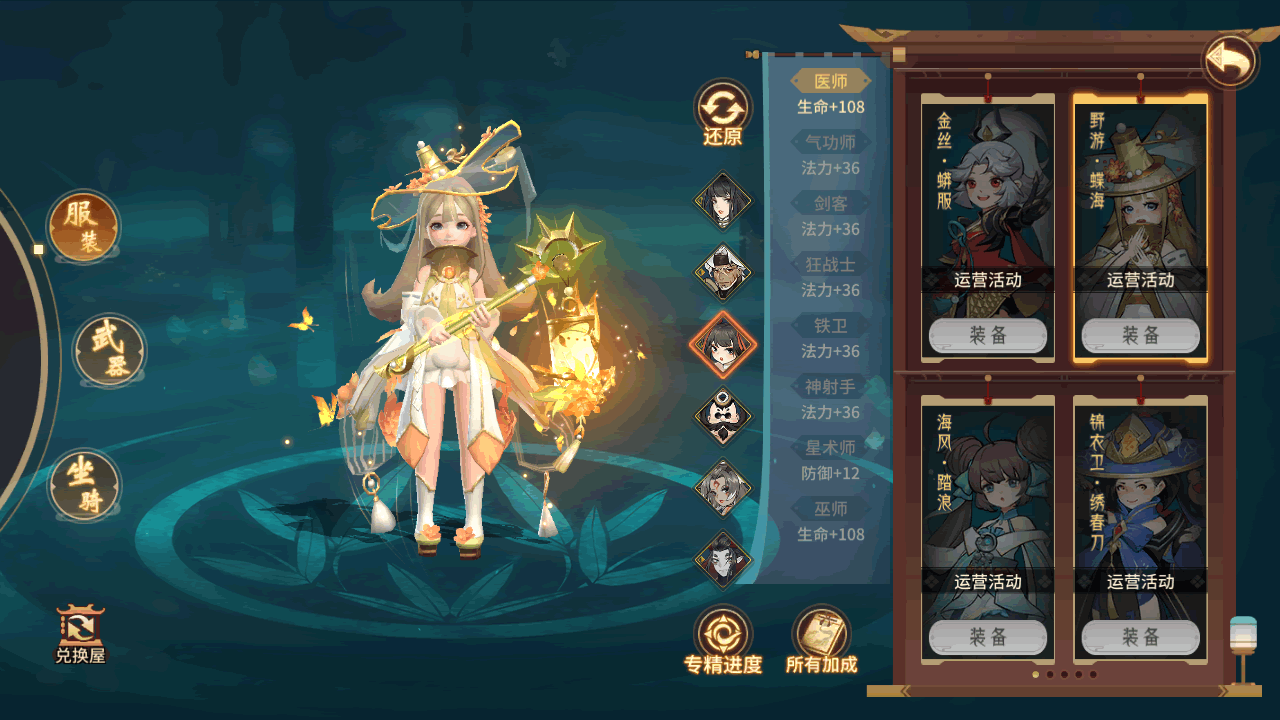Screen dimensions: 1280x720
Task: Switch to the 服装 costume tab
Action: click(x=83, y=226)
